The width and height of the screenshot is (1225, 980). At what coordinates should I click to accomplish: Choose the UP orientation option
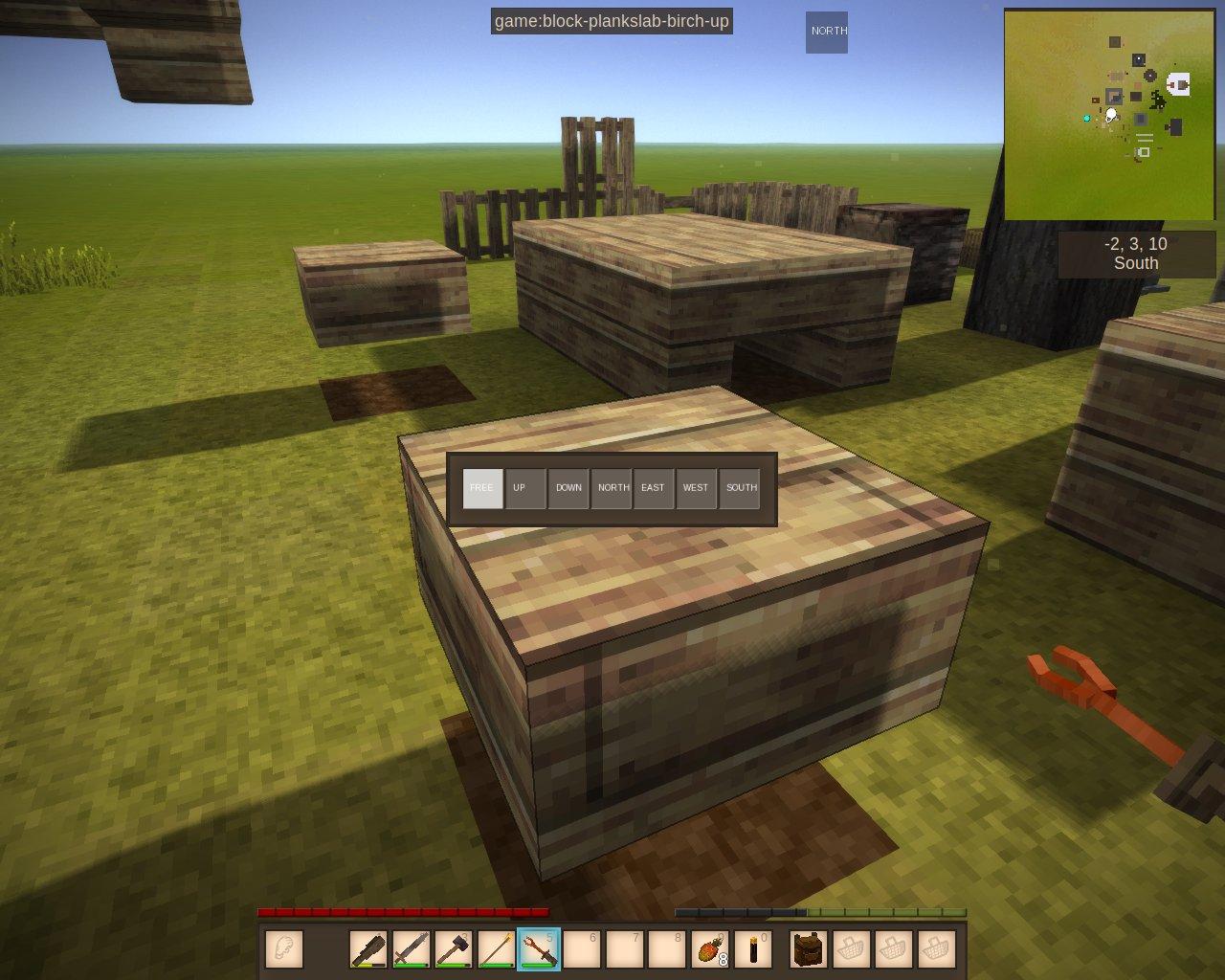point(525,488)
